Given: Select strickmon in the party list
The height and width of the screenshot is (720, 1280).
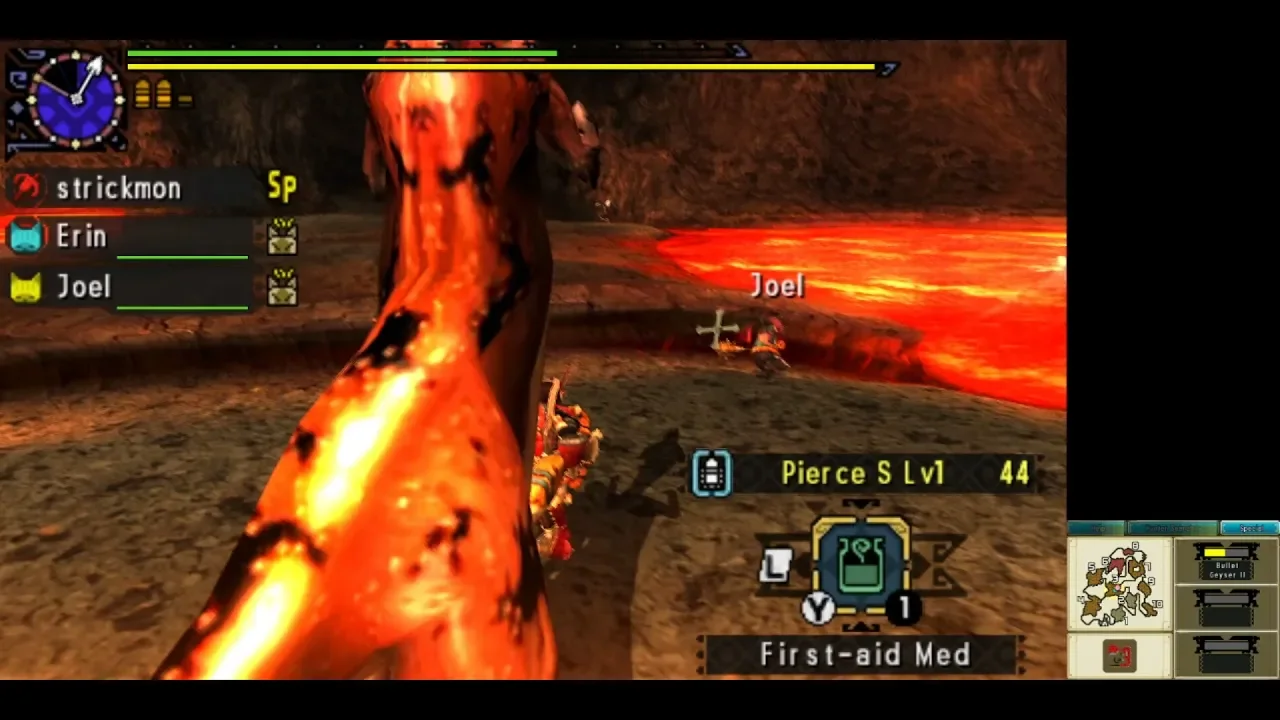Looking at the screenshot, I should click(x=118, y=188).
